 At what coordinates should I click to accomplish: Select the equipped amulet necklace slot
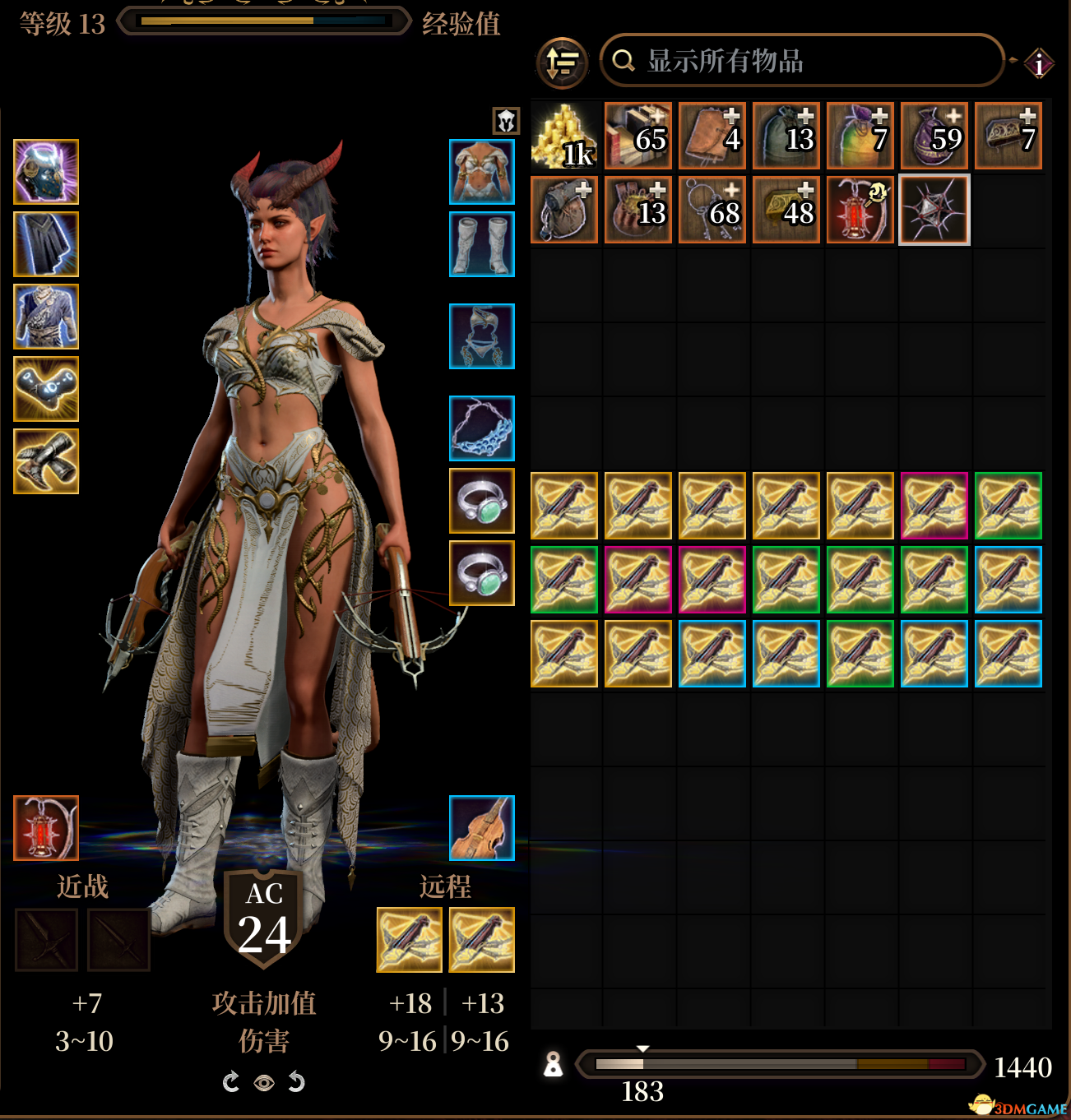482,428
